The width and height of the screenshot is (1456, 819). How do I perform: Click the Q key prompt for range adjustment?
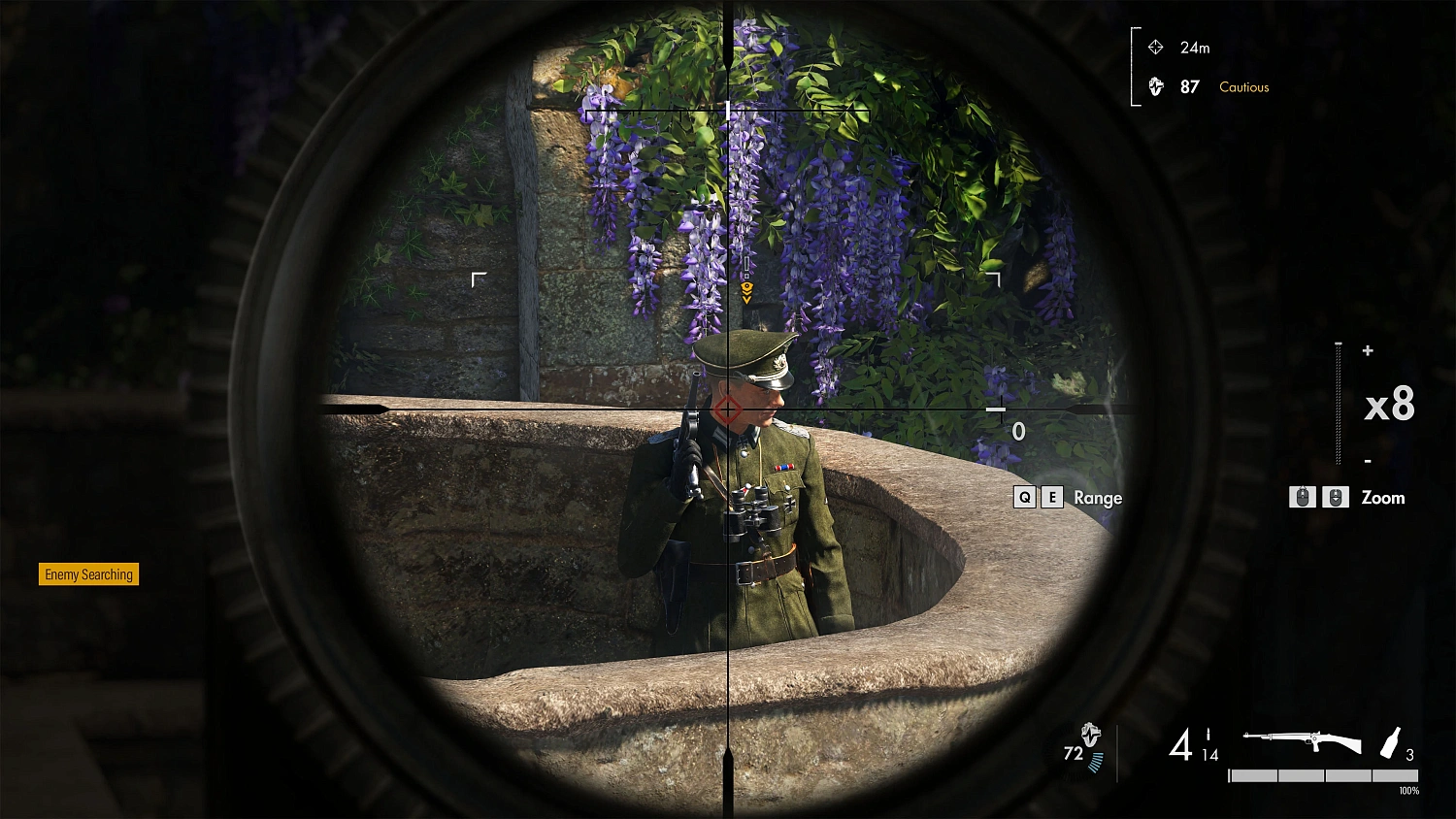coord(1025,497)
